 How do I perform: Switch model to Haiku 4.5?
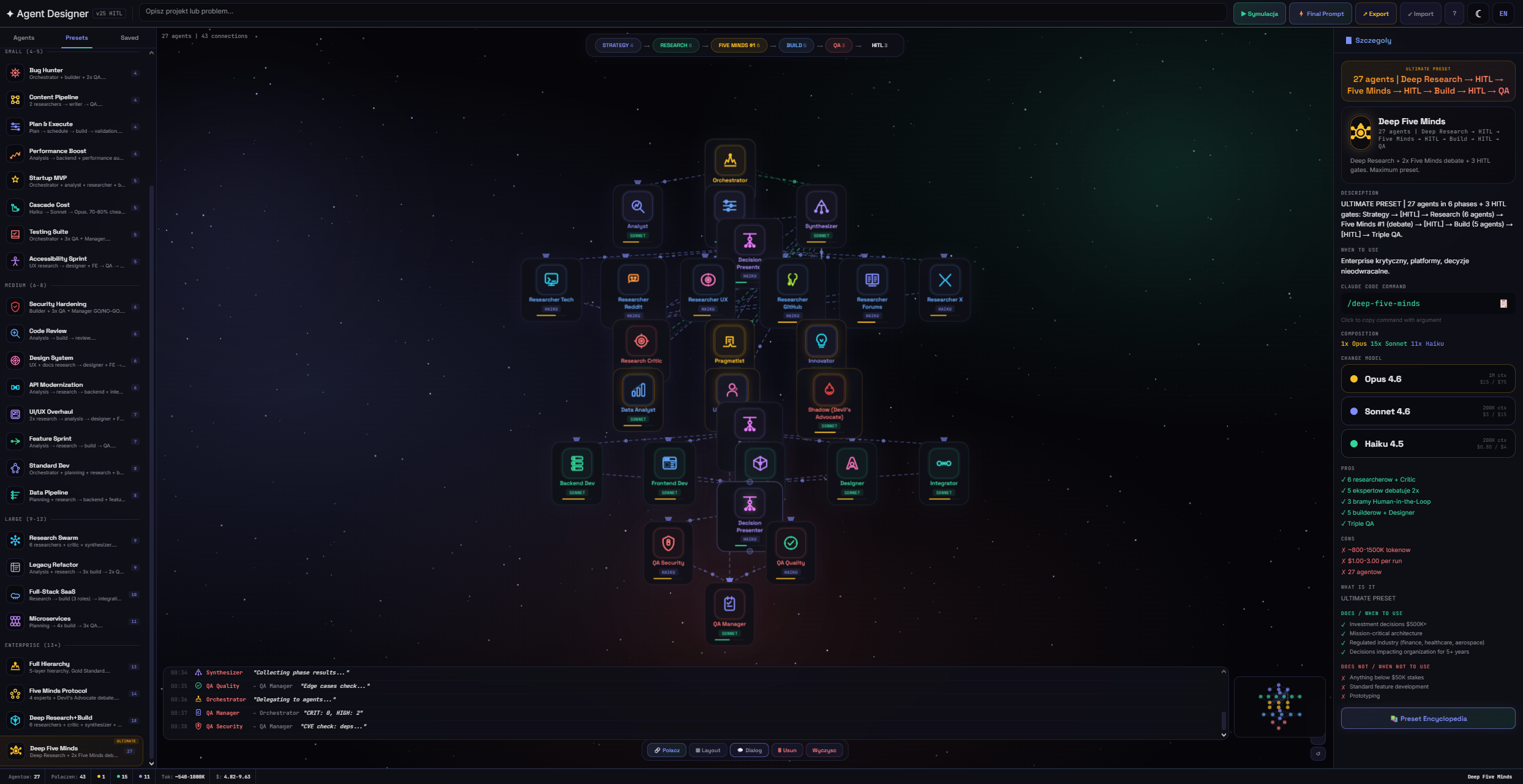click(1427, 443)
